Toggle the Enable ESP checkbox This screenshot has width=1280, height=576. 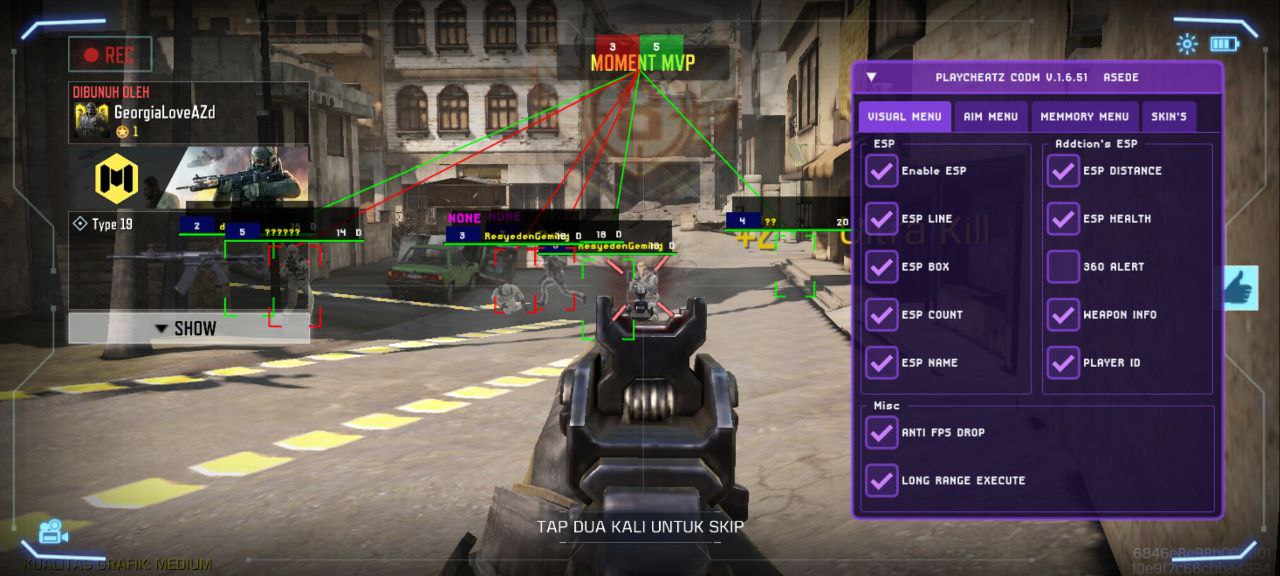point(881,171)
